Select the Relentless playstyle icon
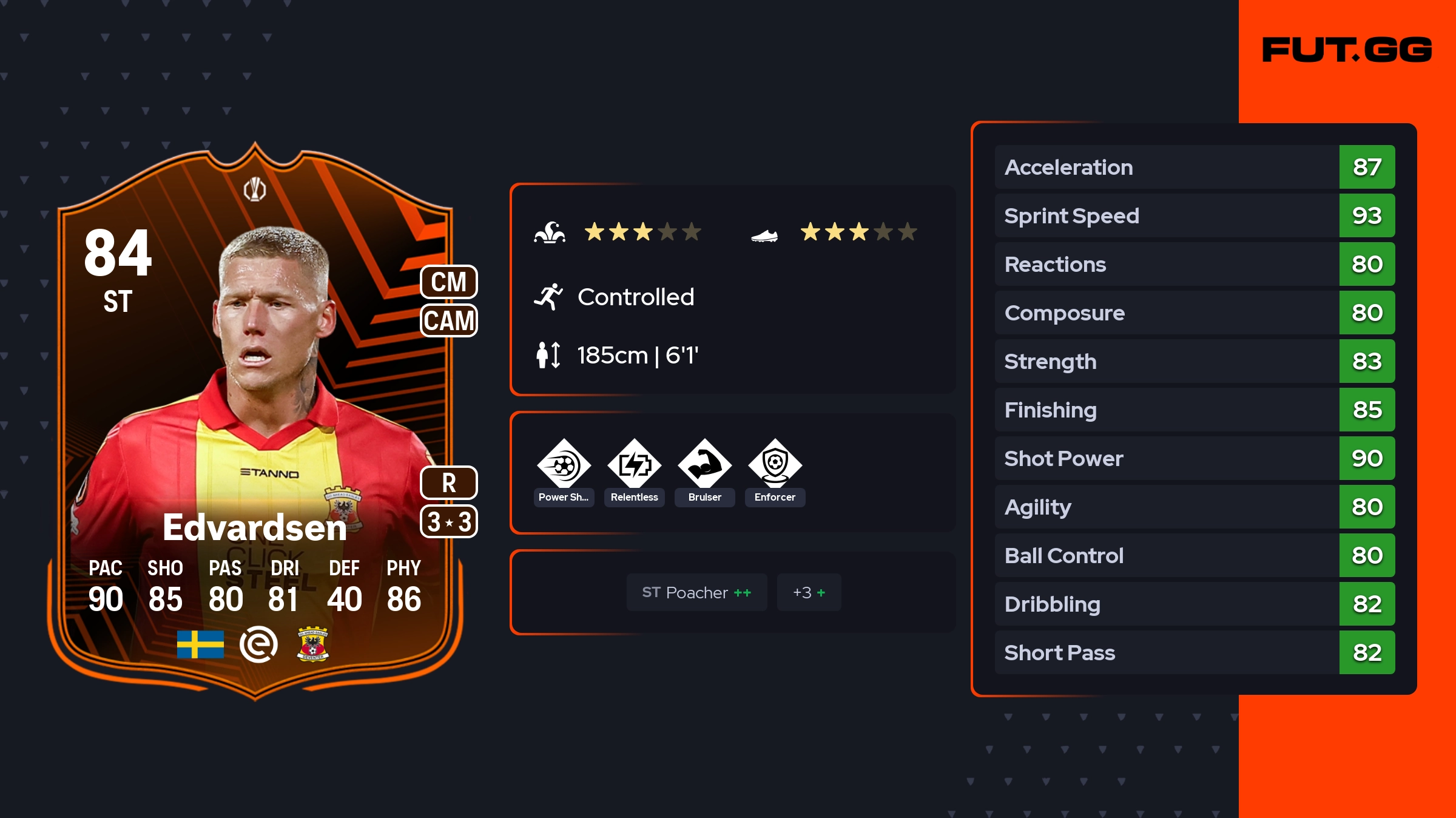Viewport: 1456px width, 818px height. (x=634, y=465)
